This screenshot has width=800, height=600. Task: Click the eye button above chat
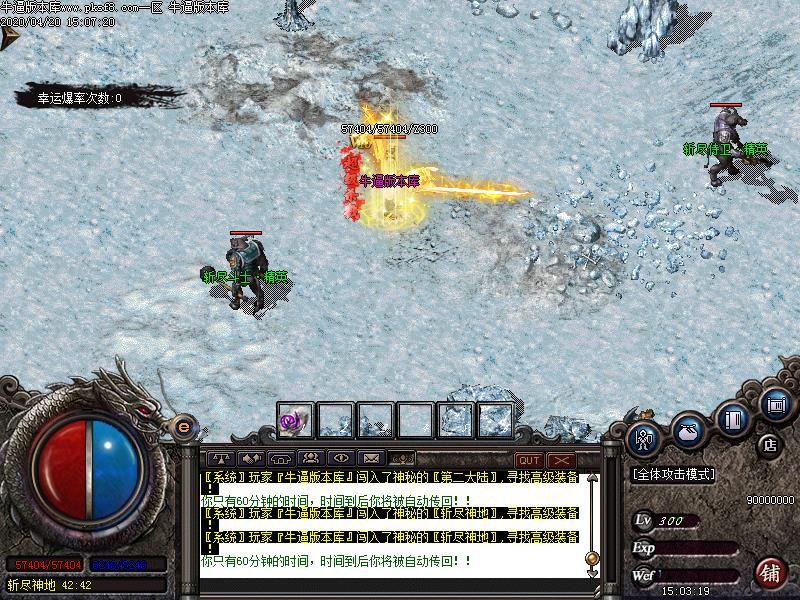coord(340,459)
